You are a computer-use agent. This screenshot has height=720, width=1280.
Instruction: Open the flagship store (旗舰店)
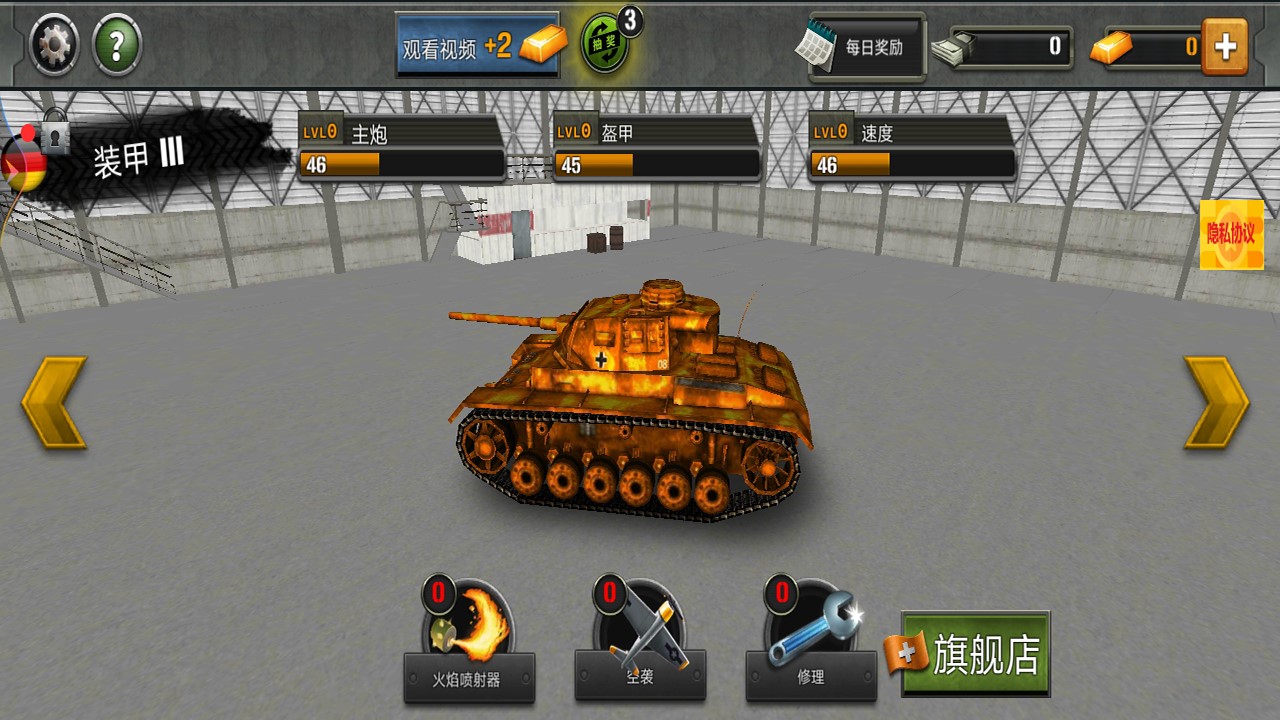click(975, 654)
